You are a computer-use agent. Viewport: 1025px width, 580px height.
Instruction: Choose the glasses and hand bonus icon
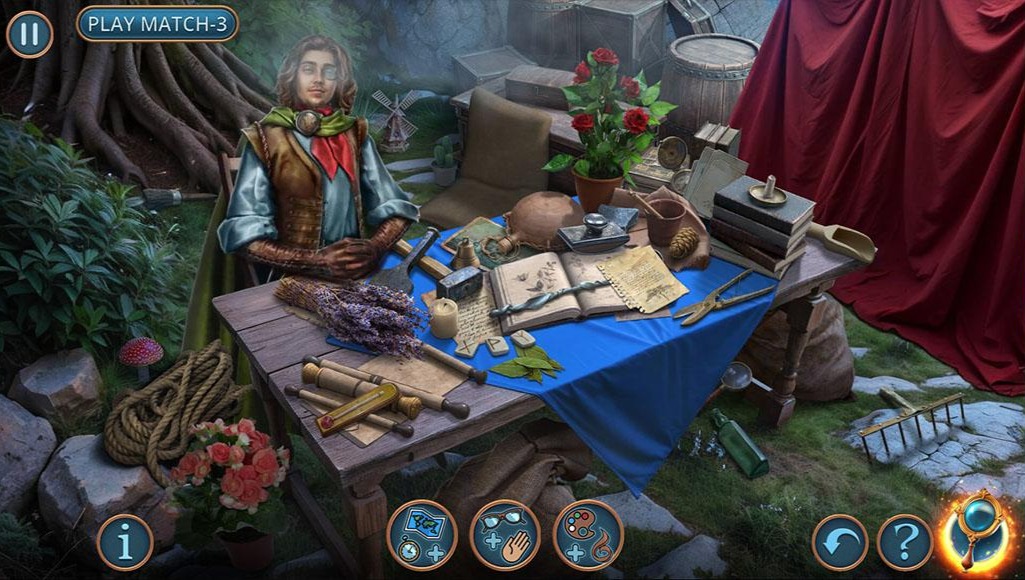tap(505, 535)
